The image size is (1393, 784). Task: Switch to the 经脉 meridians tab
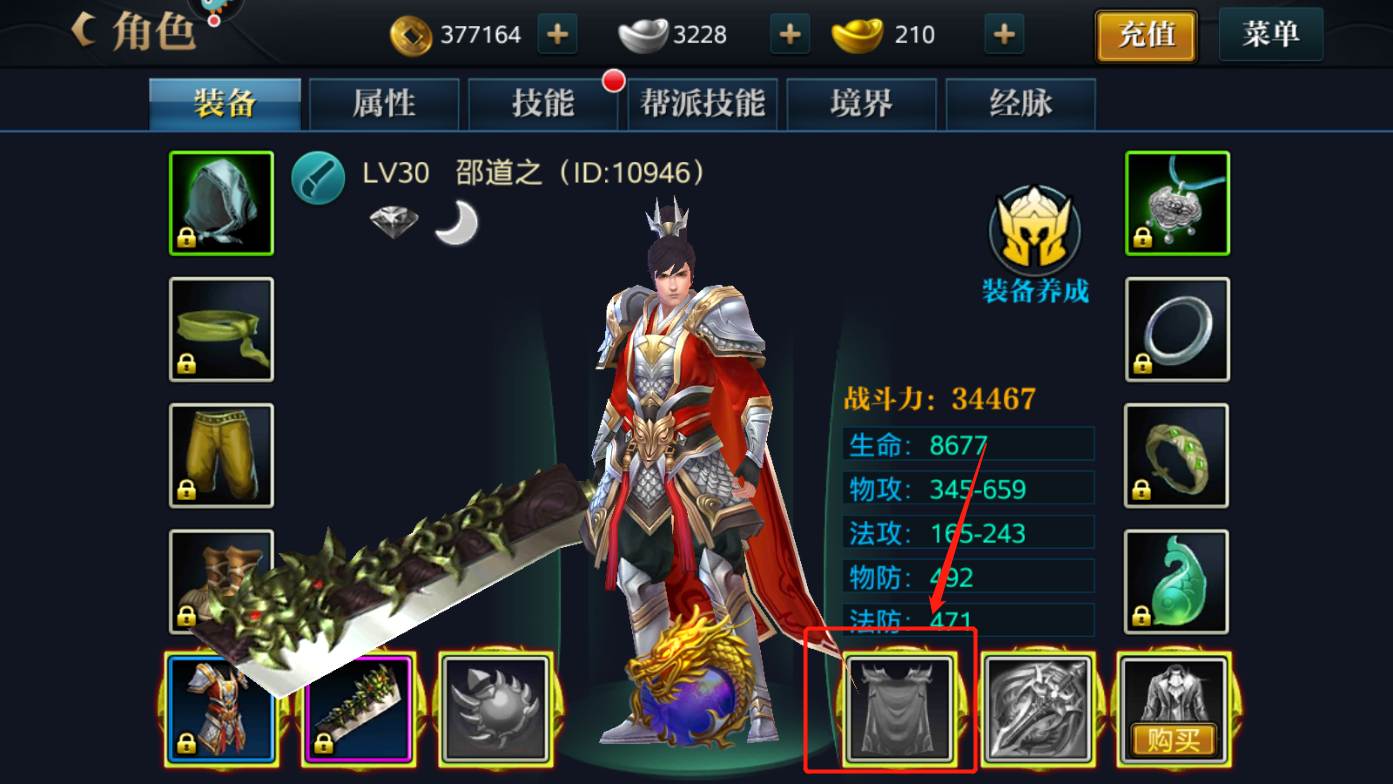1020,104
